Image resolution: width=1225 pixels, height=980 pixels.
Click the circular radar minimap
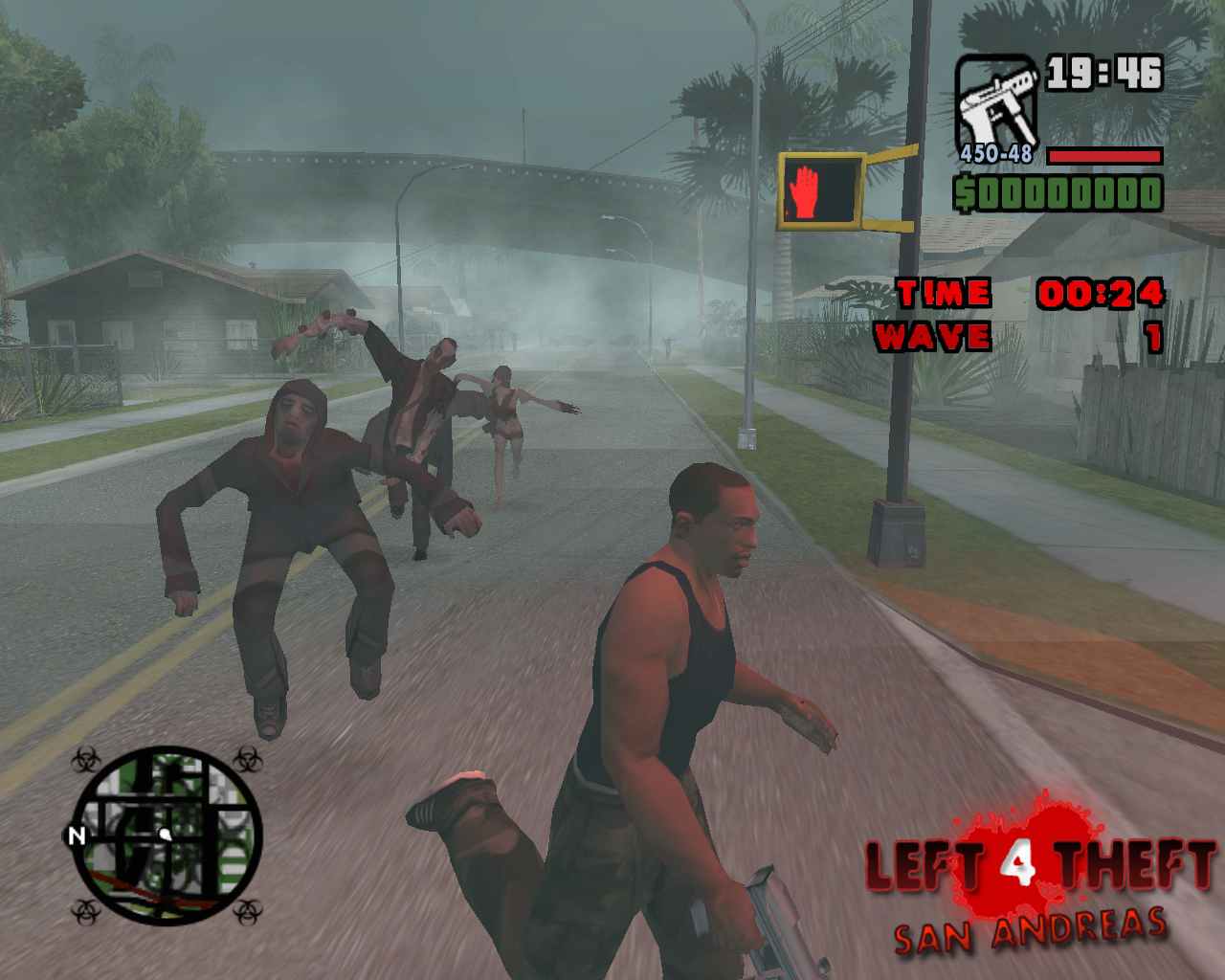coord(167,835)
